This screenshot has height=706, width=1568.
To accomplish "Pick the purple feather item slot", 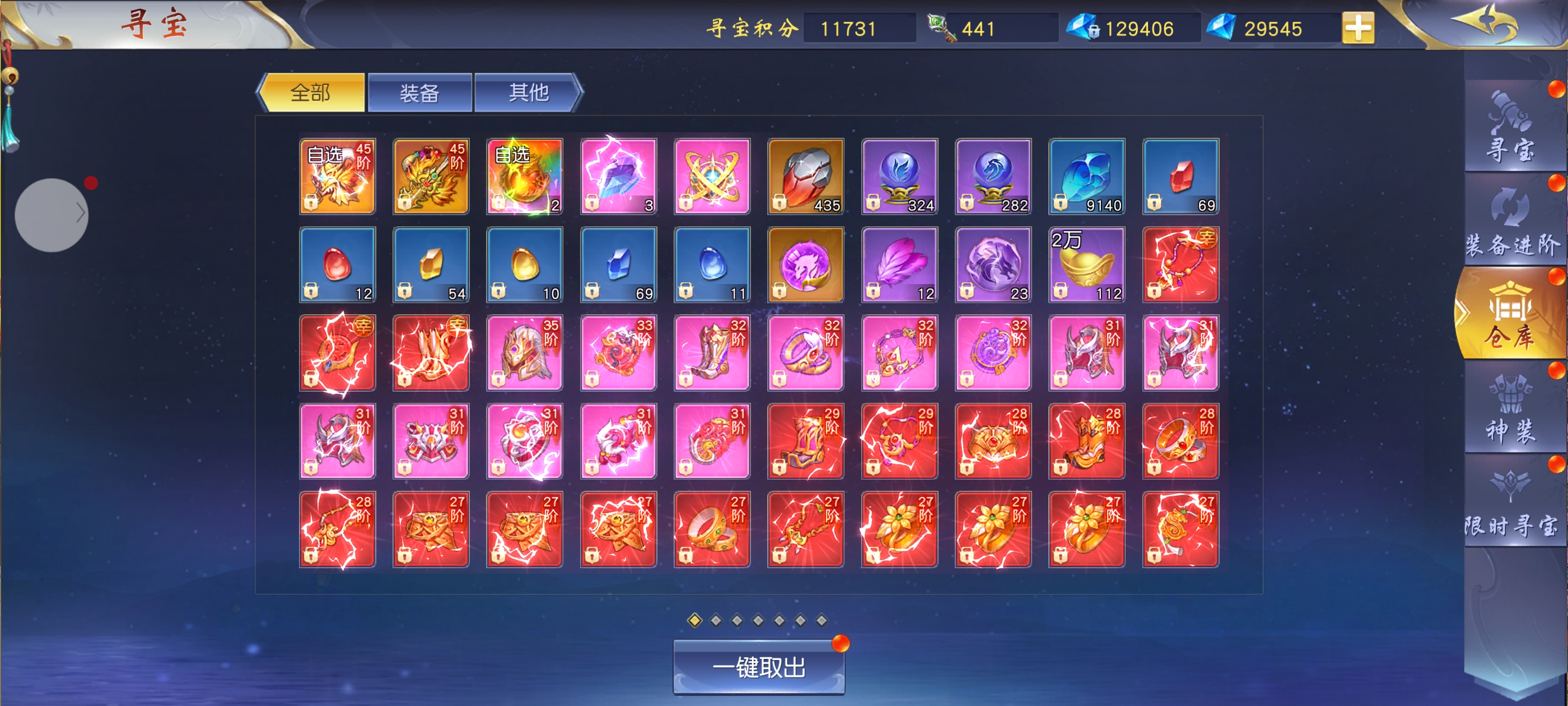I will (x=899, y=264).
